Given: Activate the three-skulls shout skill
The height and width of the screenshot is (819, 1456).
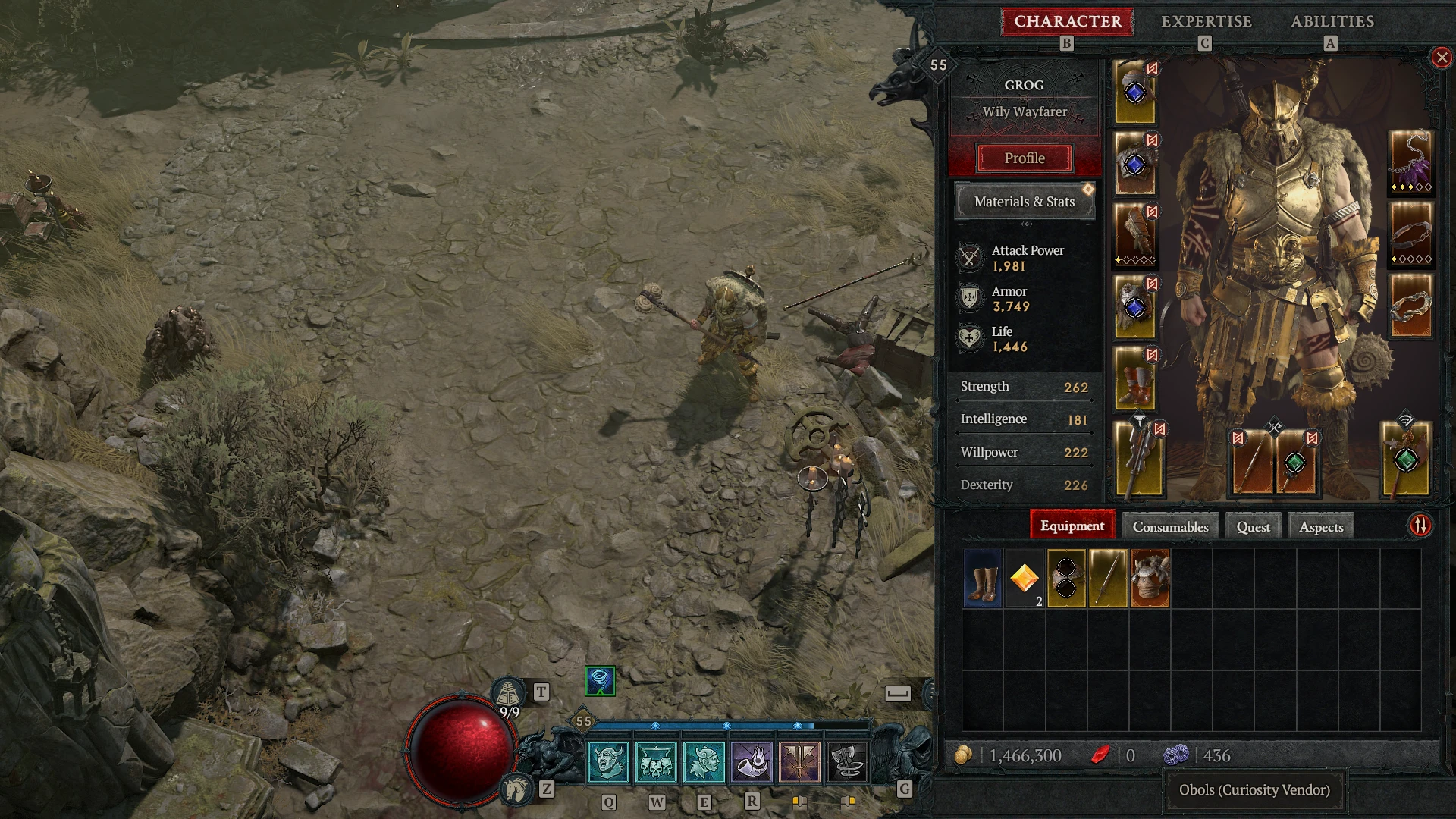Looking at the screenshot, I should tap(656, 761).
